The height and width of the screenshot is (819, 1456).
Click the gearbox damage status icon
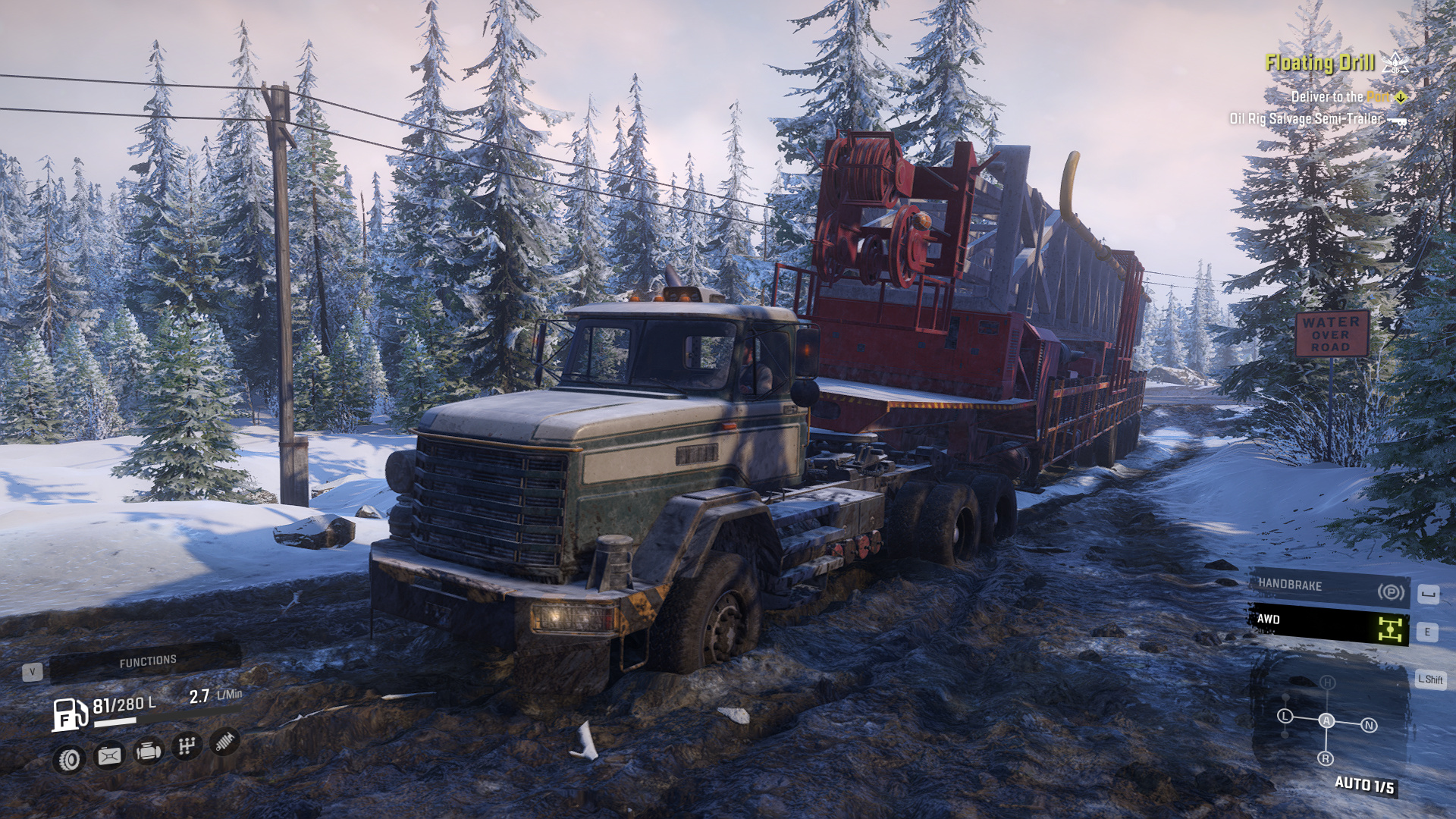(x=186, y=746)
